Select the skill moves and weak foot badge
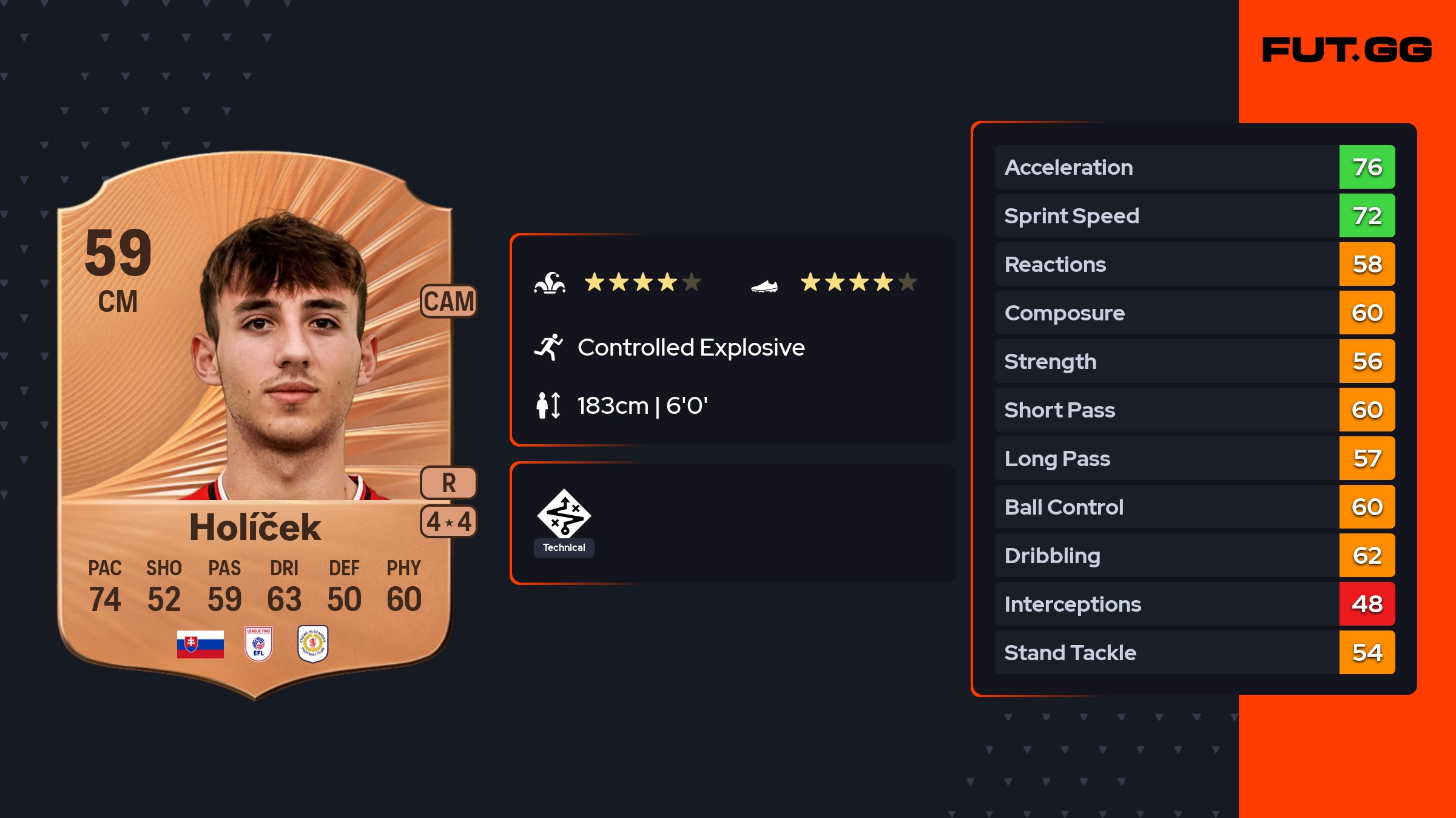The image size is (1456, 818). (449, 521)
